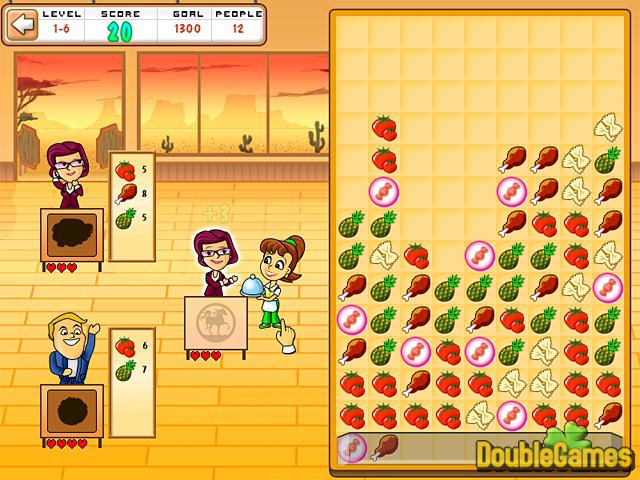Choose the highest bowtie pasta tile

pos(607,127)
